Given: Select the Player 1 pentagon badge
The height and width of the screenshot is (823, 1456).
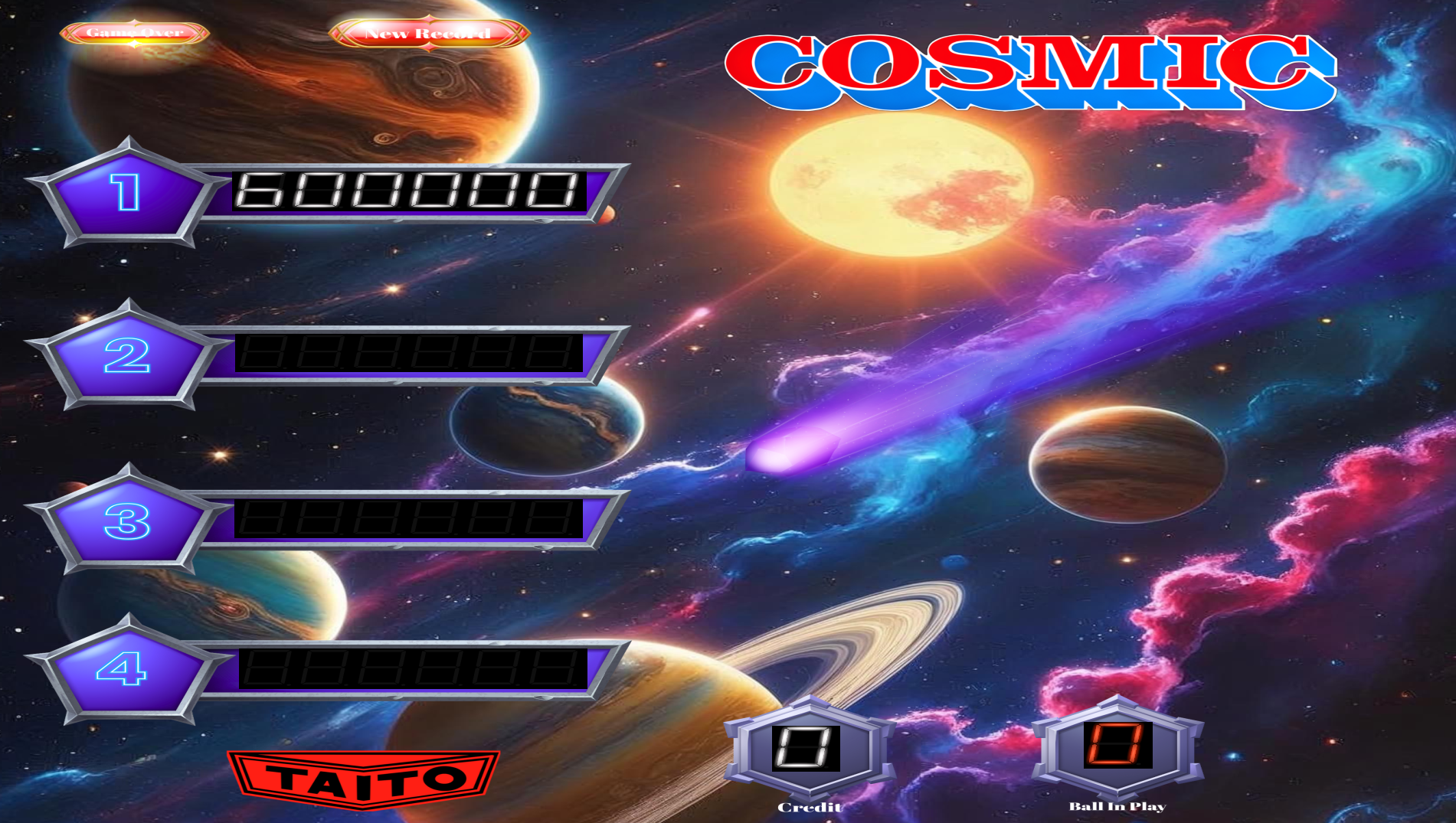Looking at the screenshot, I should tap(127, 193).
